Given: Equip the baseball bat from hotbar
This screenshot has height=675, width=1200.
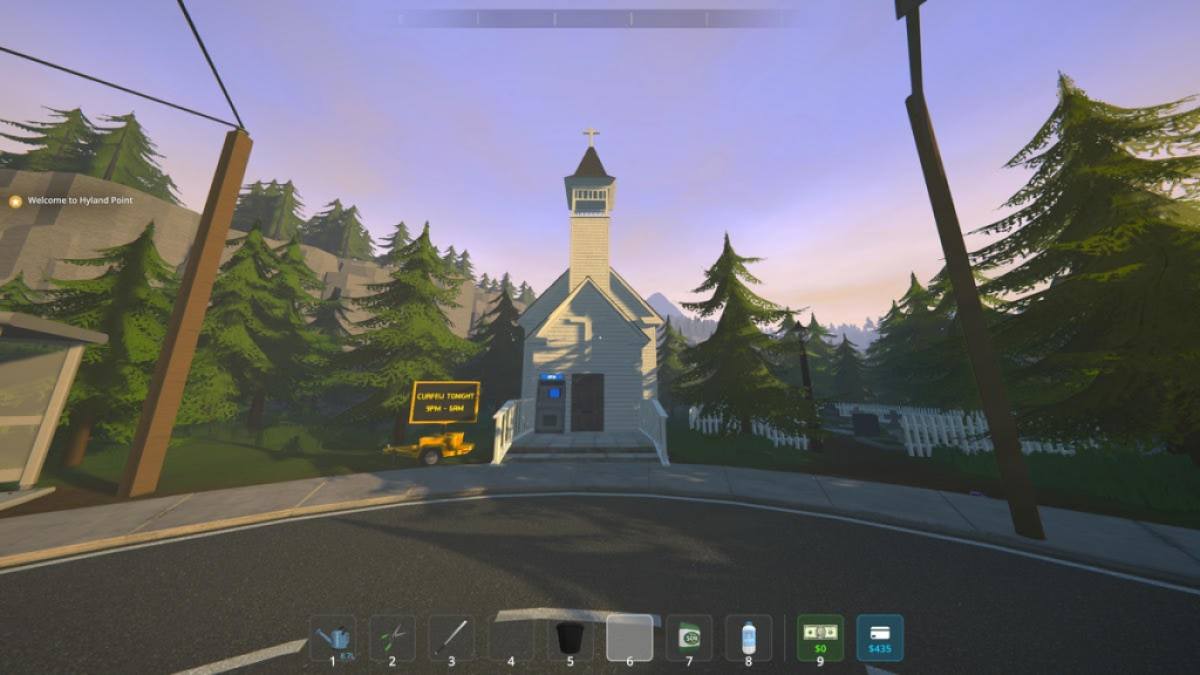Looking at the screenshot, I should (x=451, y=637).
